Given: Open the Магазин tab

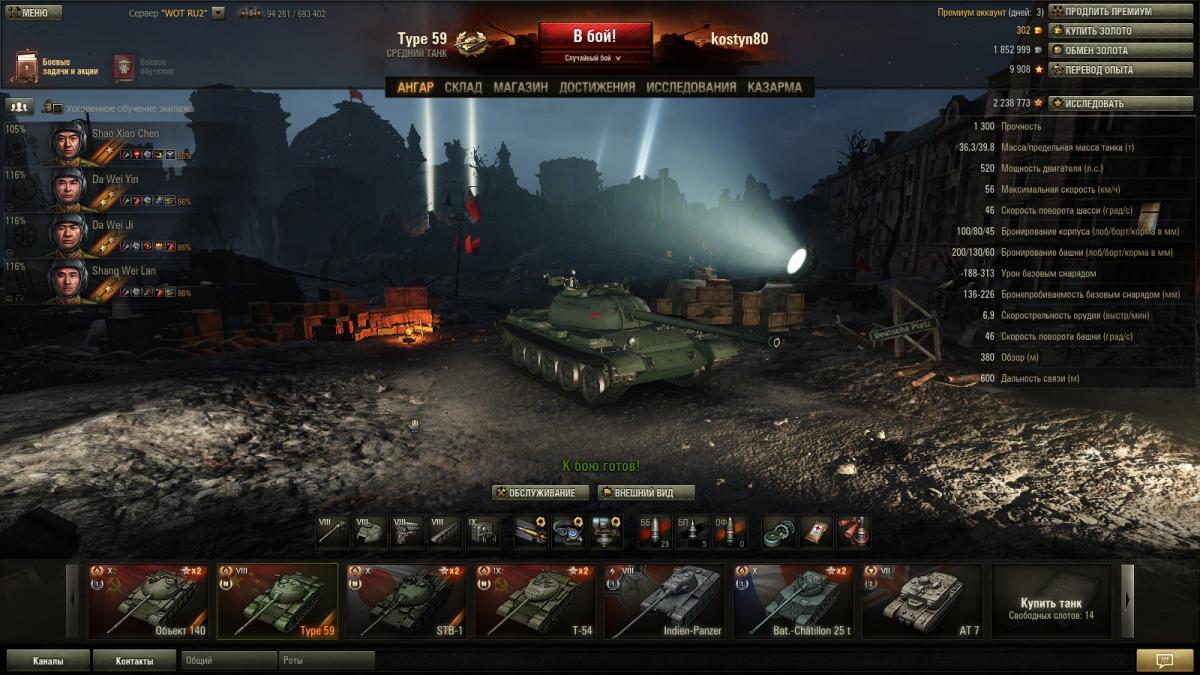Looking at the screenshot, I should pos(520,87).
